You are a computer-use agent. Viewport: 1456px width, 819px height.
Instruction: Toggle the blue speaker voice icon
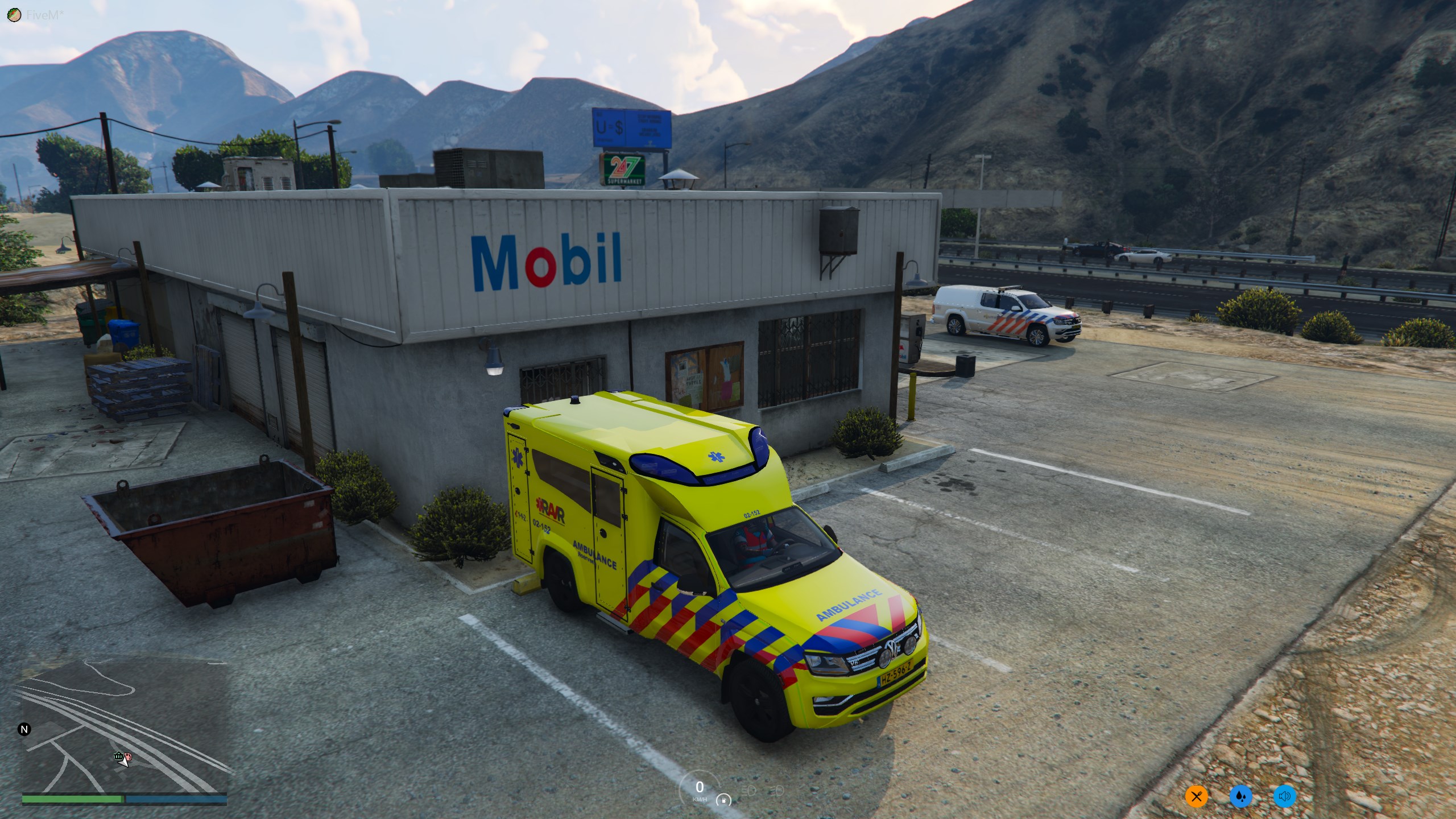(1284, 796)
